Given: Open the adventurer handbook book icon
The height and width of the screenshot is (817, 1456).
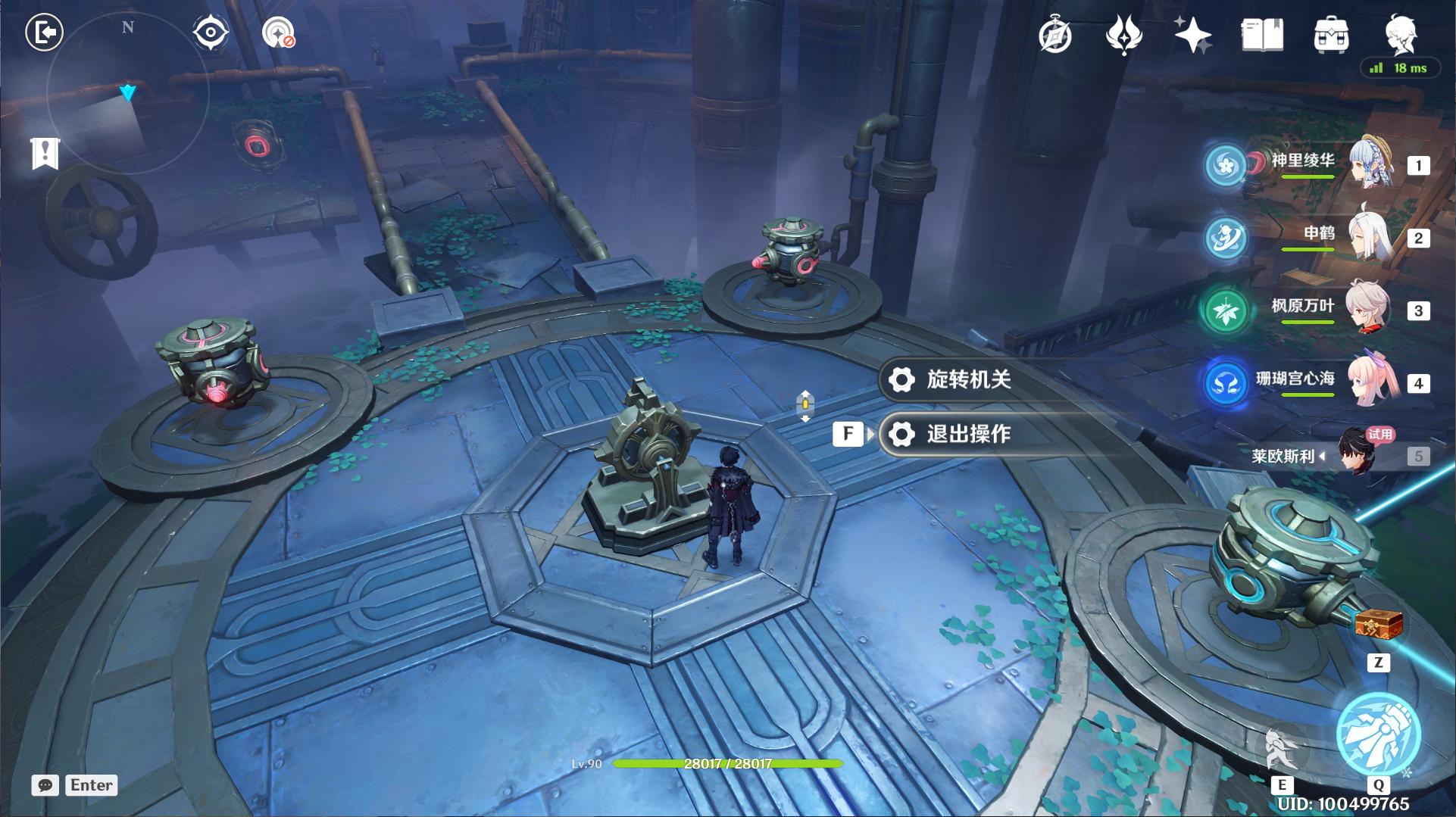Looking at the screenshot, I should coord(1262,36).
